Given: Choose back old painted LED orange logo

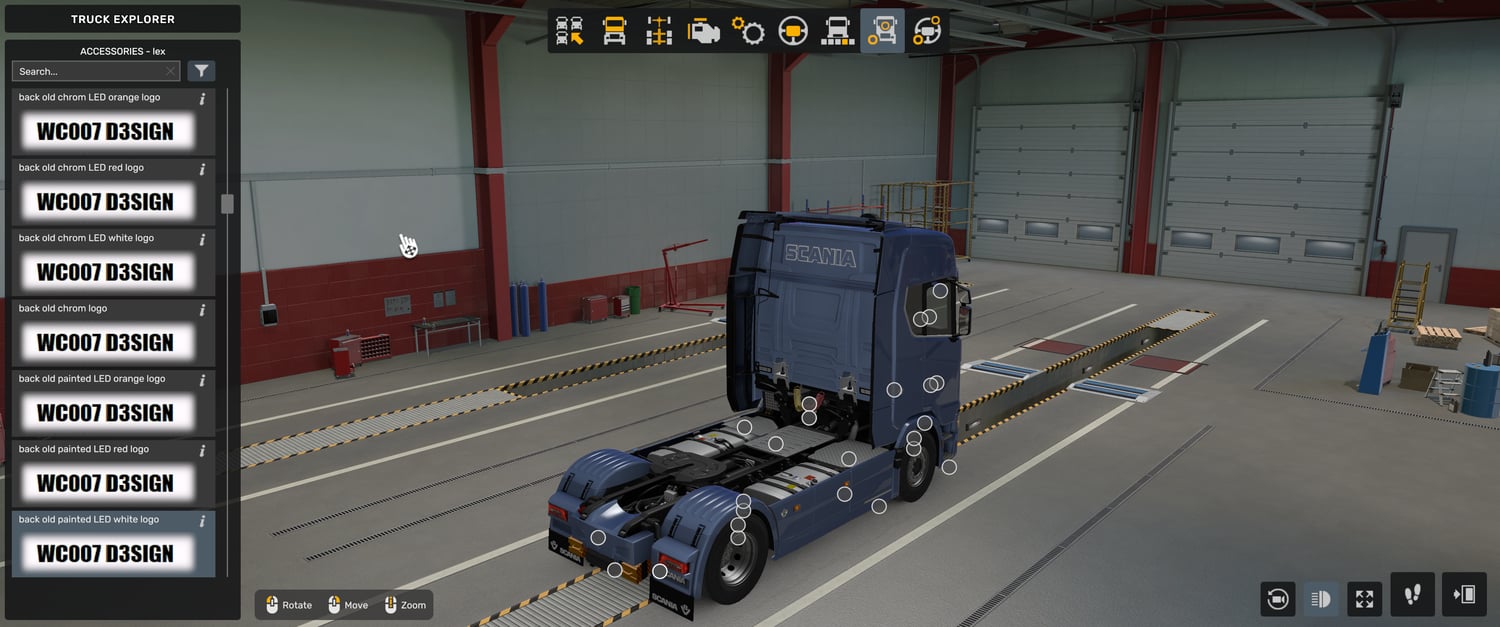Looking at the screenshot, I should (106, 412).
